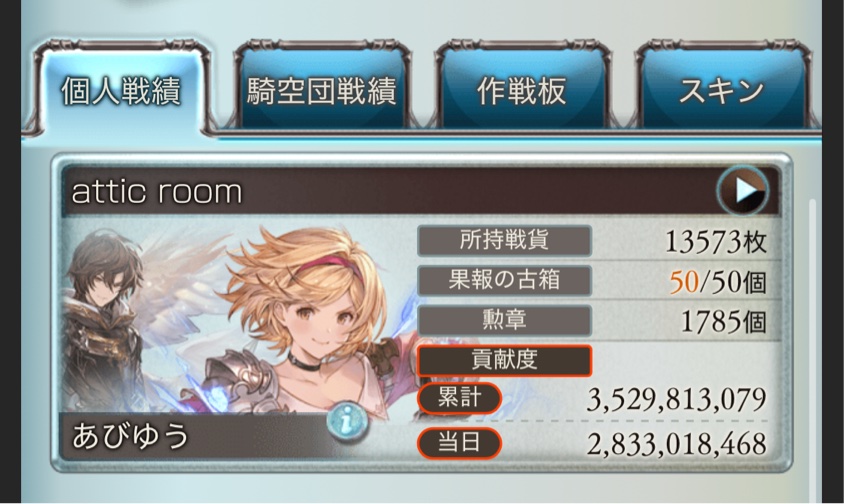Tap the 貢献度 label button
Screen dimensions: 844x504
pos(504,360)
